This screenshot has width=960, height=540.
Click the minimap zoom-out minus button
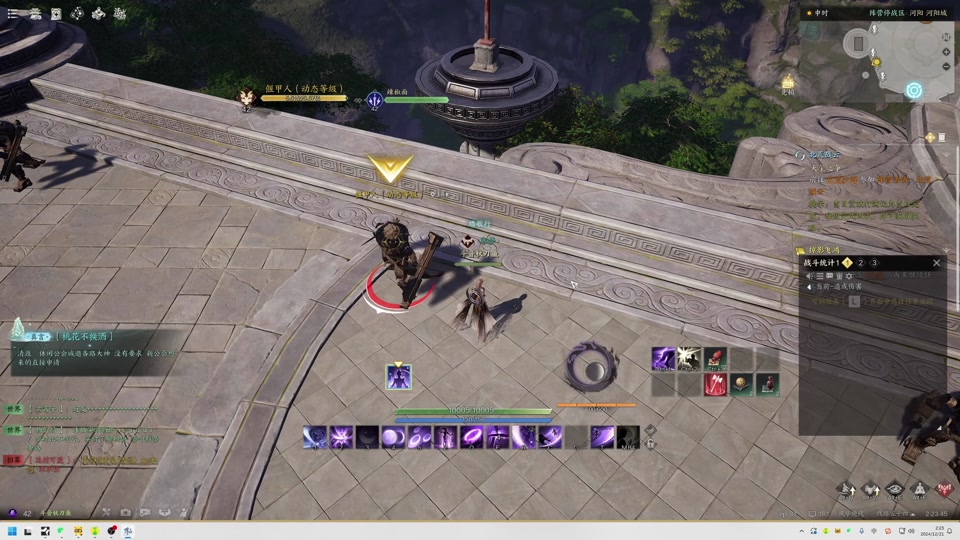[946, 66]
